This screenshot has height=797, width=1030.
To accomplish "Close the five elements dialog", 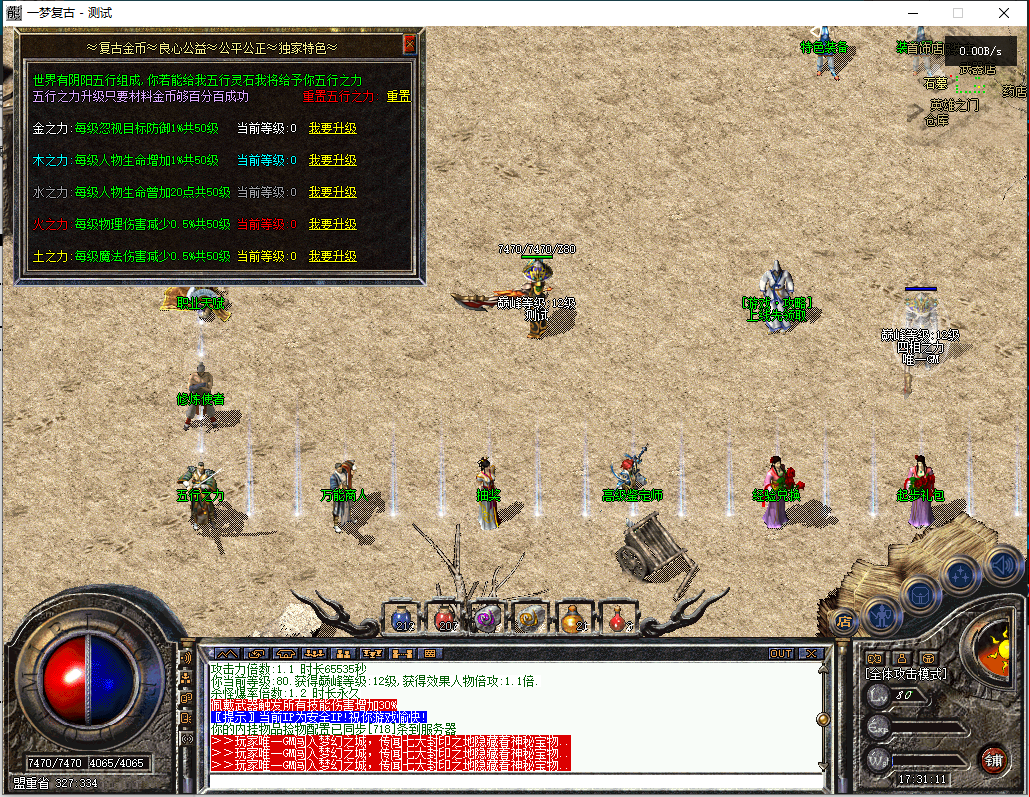I will click(409, 45).
